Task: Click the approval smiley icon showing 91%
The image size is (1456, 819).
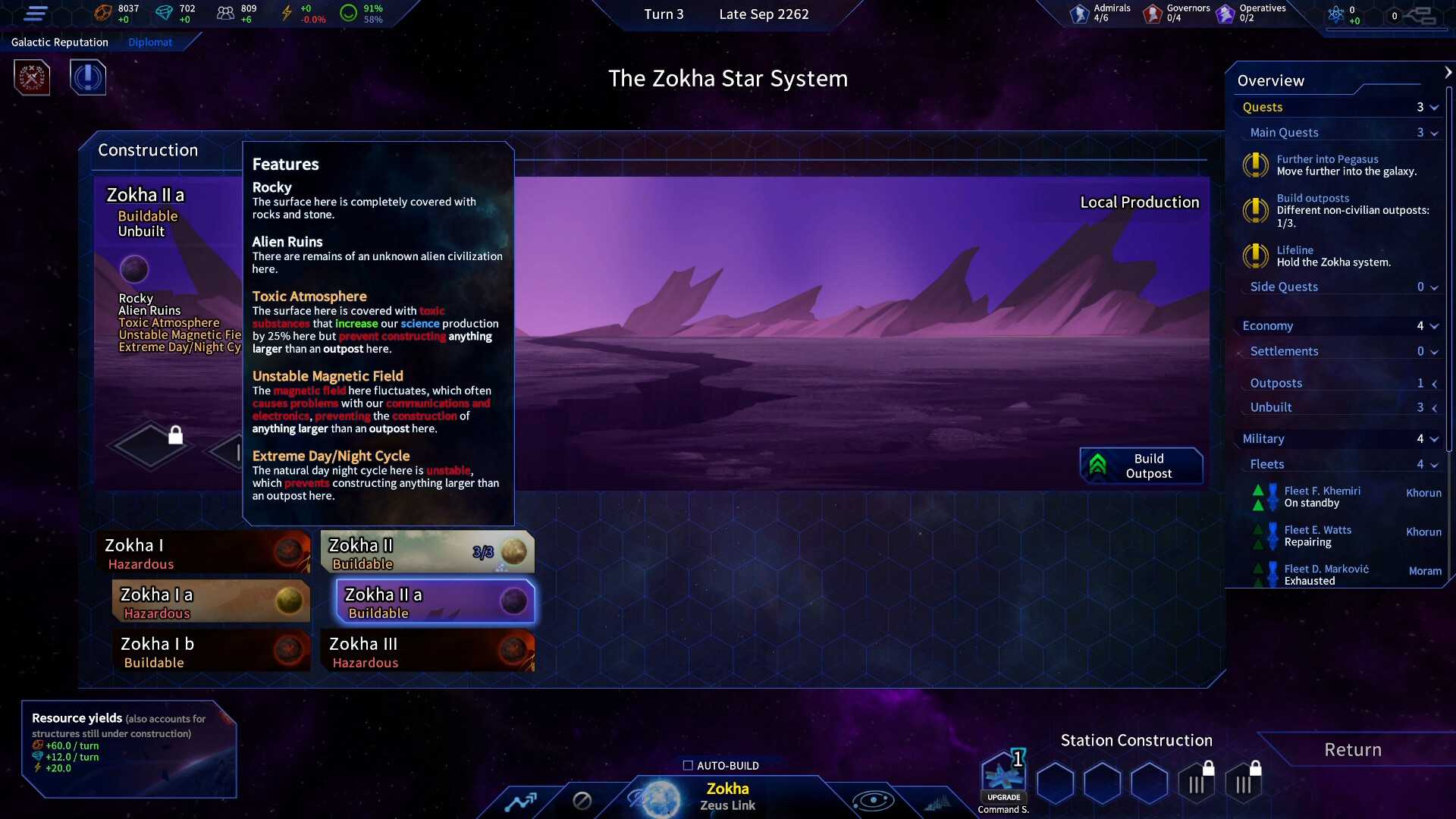Action: 350,12
